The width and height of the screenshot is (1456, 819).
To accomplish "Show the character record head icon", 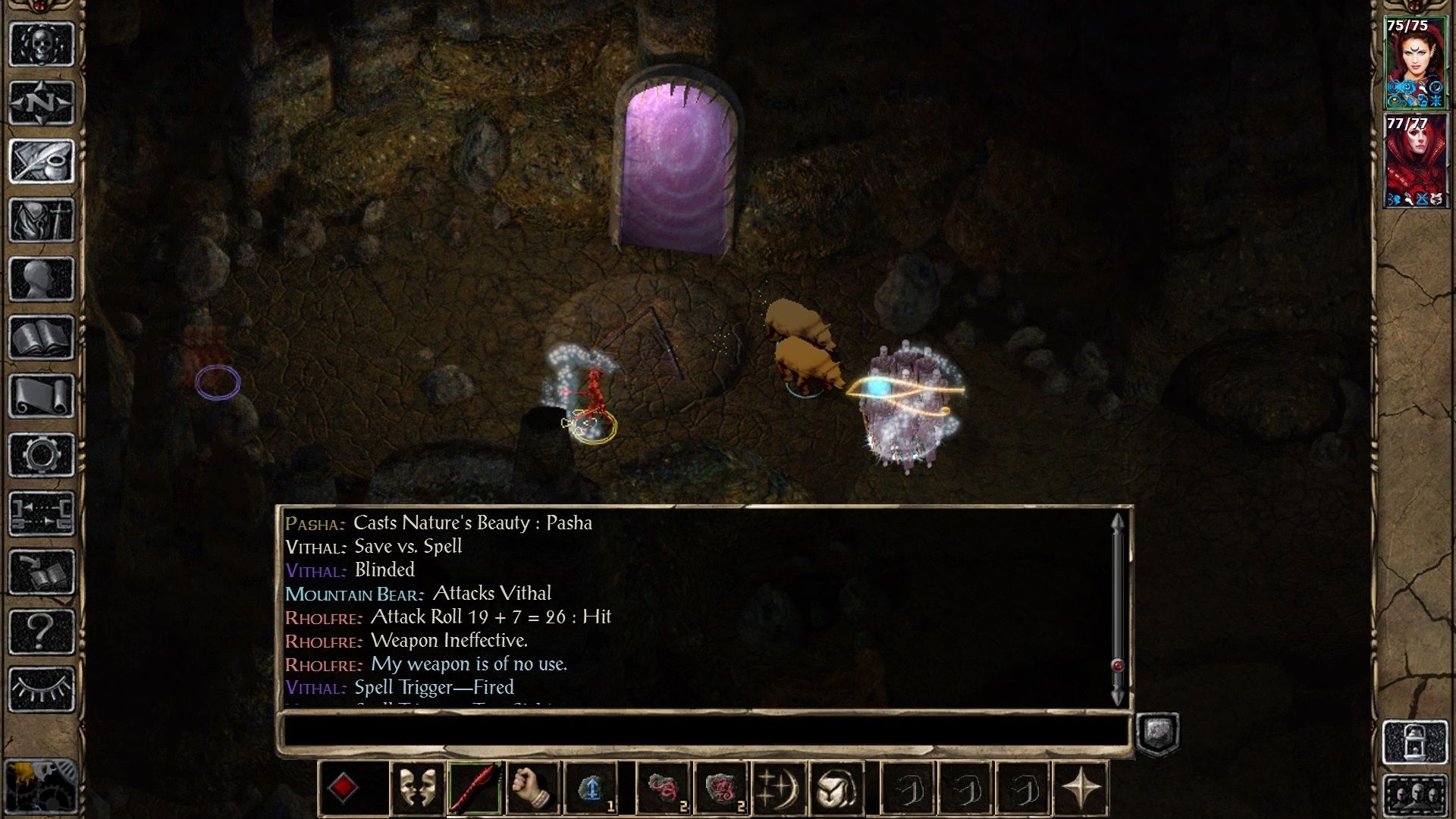I will (x=42, y=278).
